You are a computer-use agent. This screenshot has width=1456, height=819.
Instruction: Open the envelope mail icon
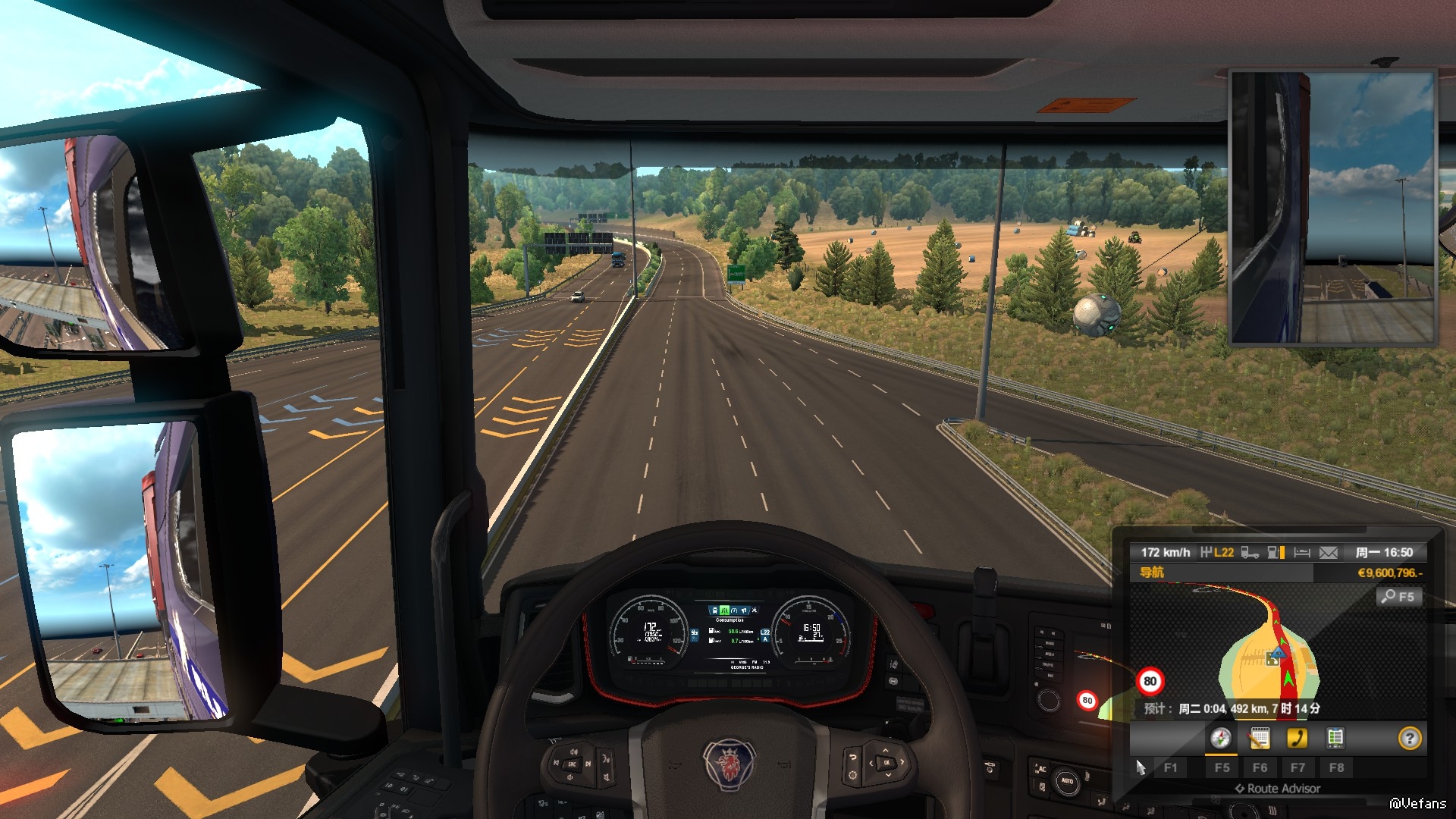[x=1329, y=553]
